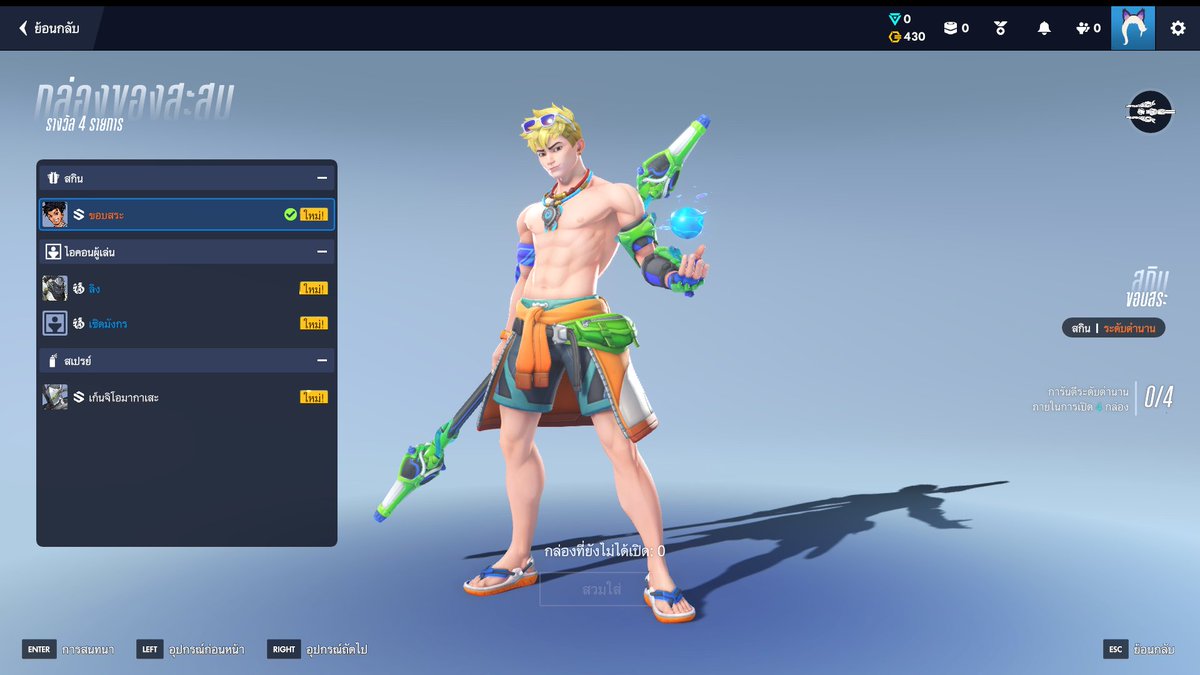This screenshot has width=1200, height=675.
Task: Choose the เชิดมังกร player icon row
Action: (x=187, y=323)
